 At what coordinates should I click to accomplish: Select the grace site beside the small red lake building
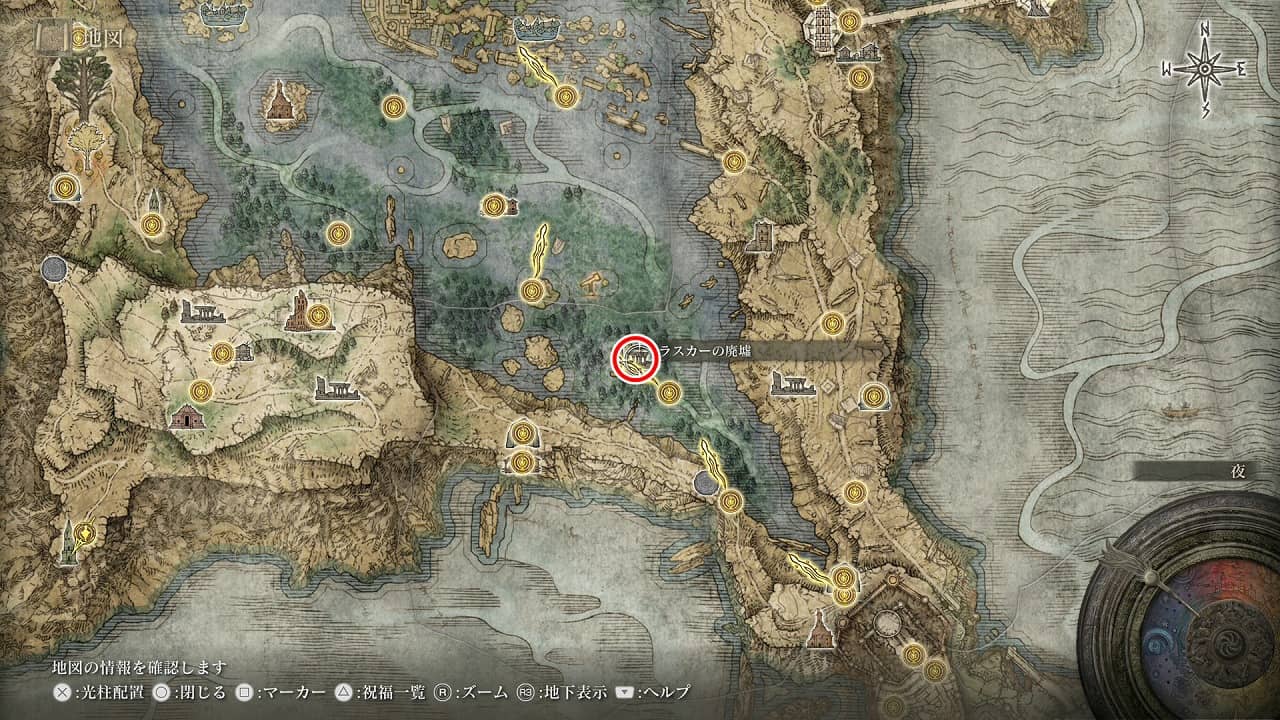[493, 206]
